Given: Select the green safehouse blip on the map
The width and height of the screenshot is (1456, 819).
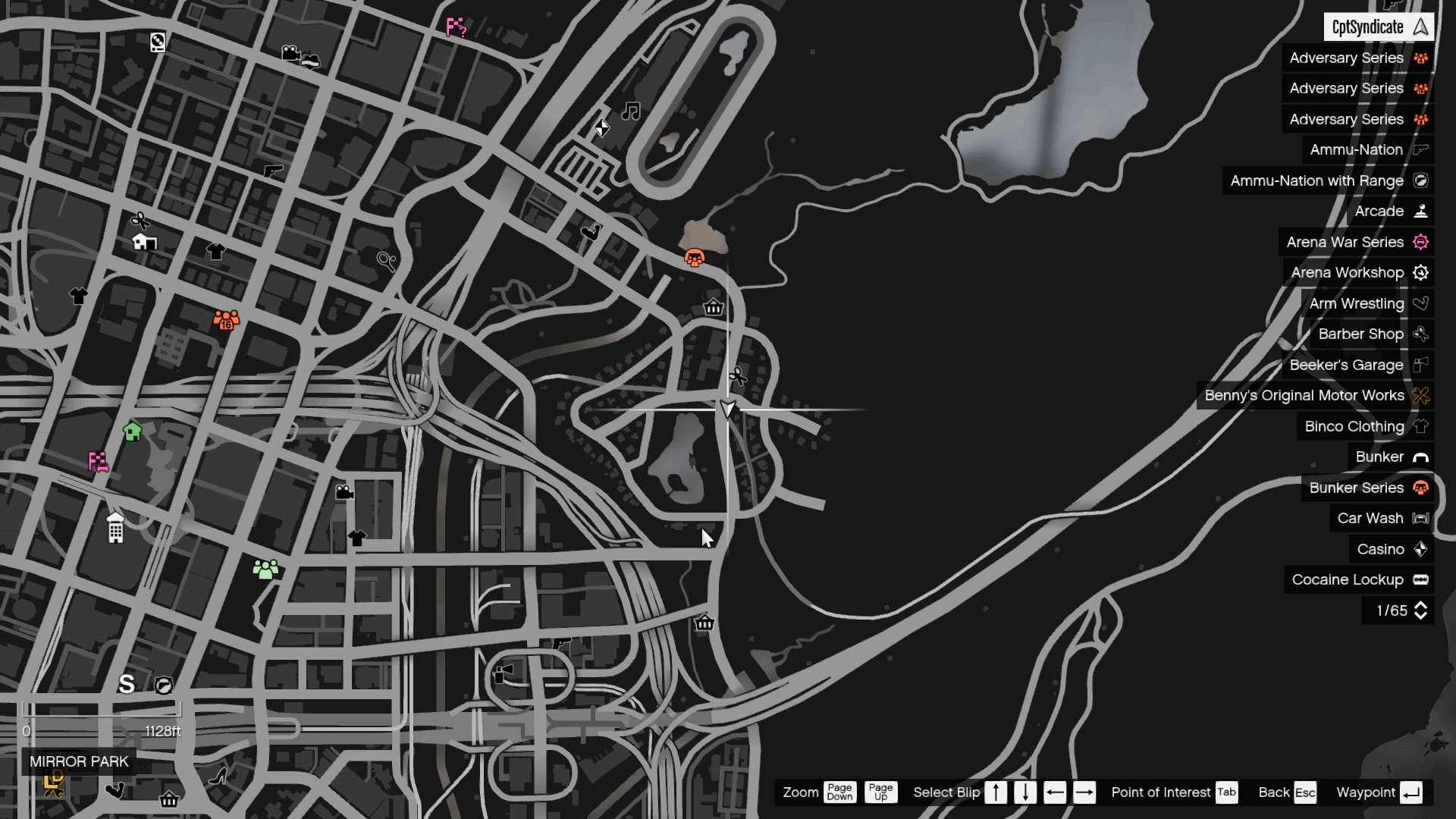Looking at the screenshot, I should tap(133, 431).
